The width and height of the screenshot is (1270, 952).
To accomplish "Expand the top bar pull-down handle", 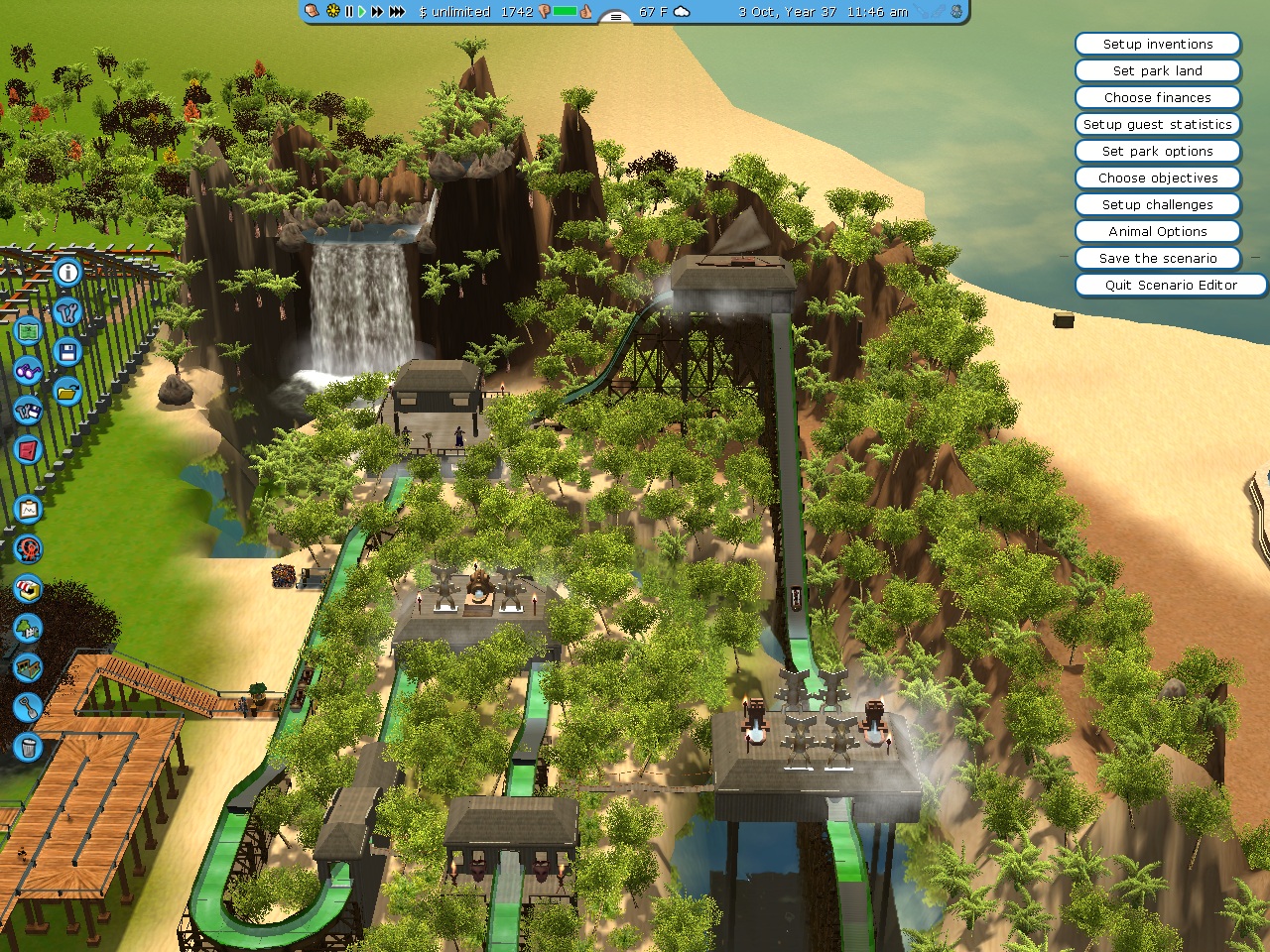I will (615, 16).
